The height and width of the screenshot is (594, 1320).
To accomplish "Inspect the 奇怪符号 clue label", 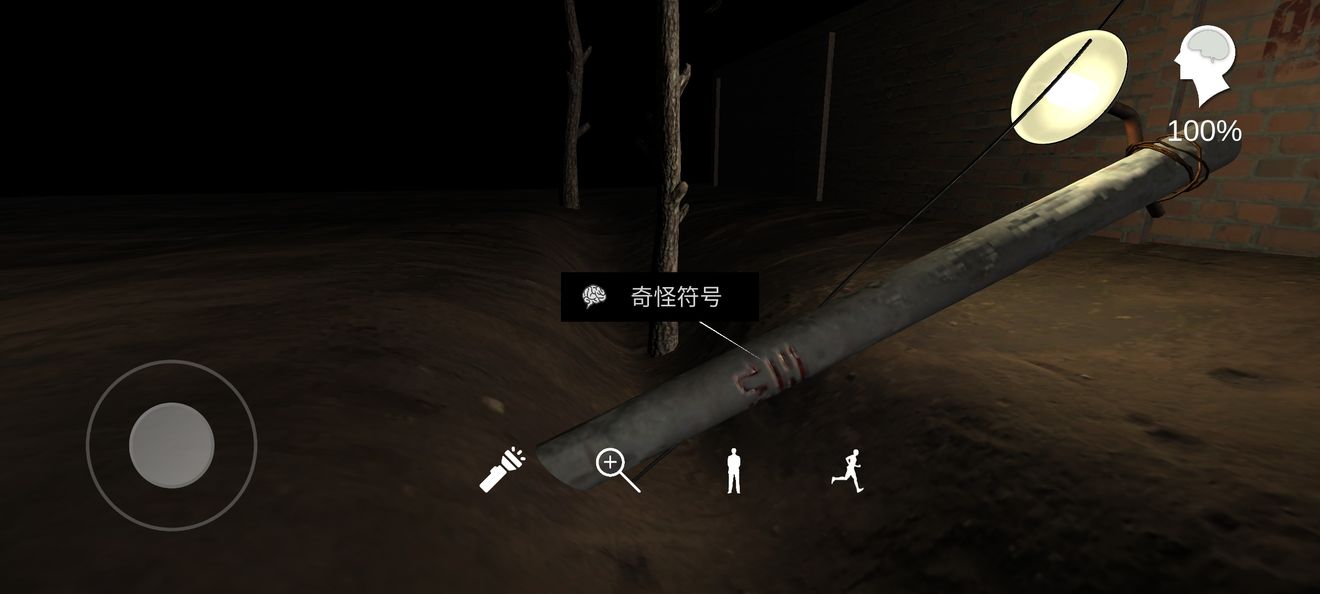I will point(659,297).
